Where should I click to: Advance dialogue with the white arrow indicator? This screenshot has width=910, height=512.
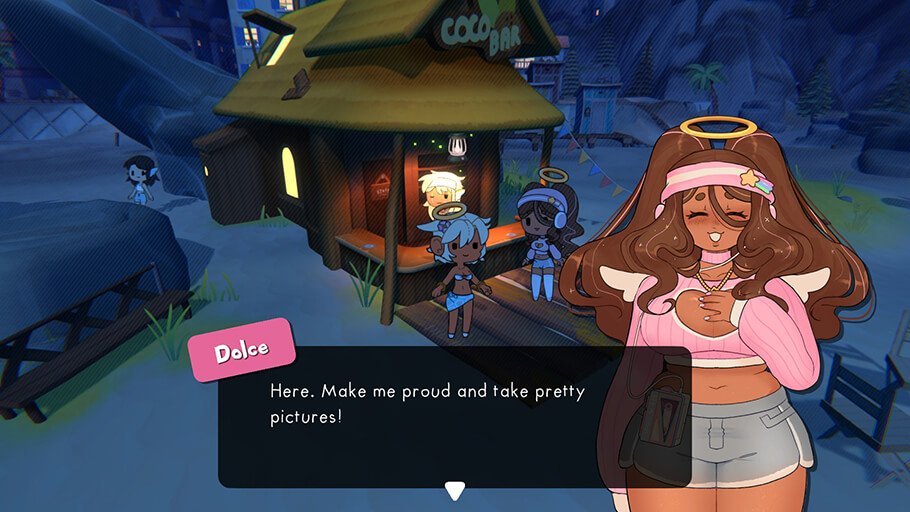455,490
